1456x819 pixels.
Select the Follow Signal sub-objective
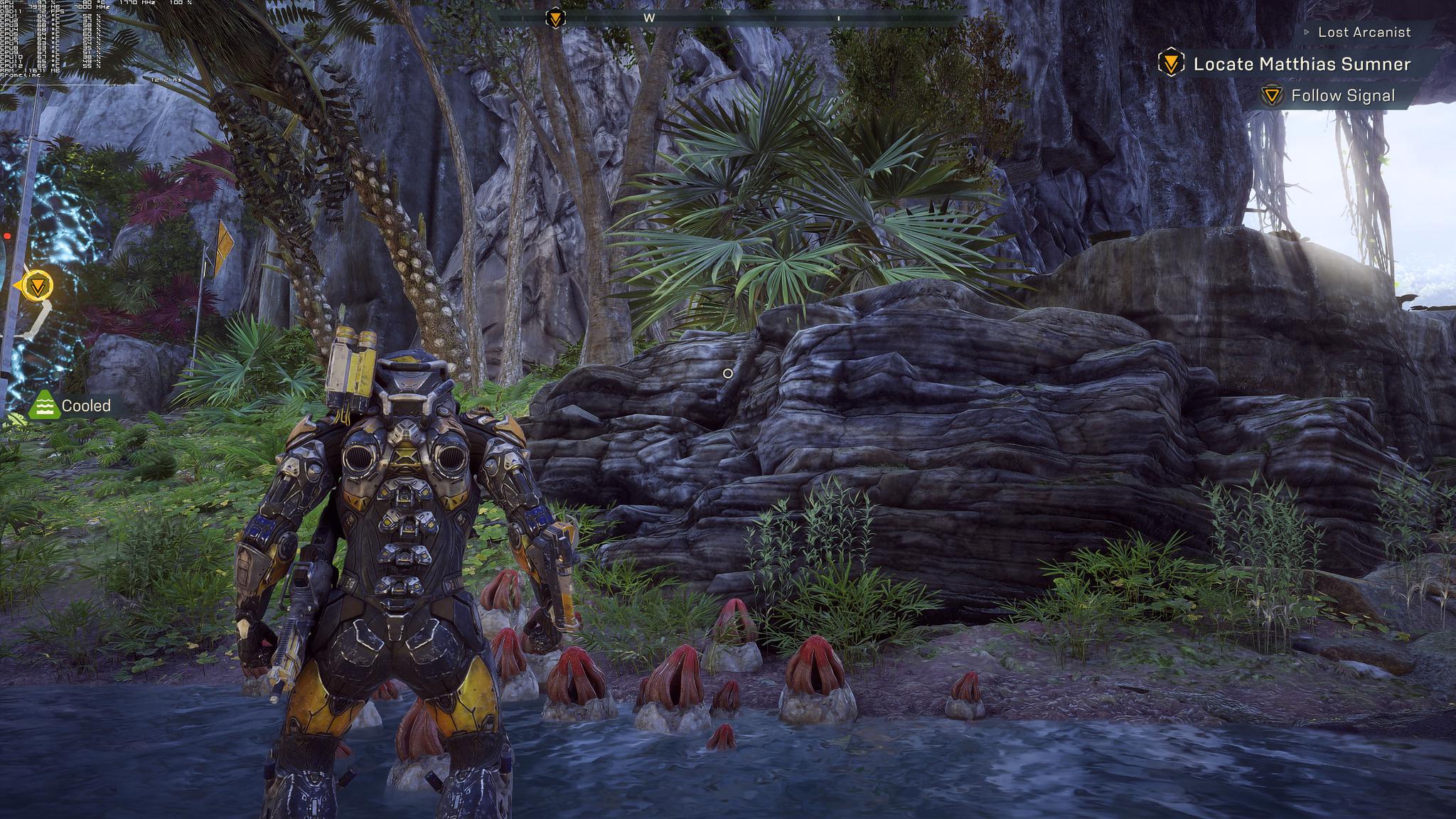pyautogui.click(x=1342, y=96)
